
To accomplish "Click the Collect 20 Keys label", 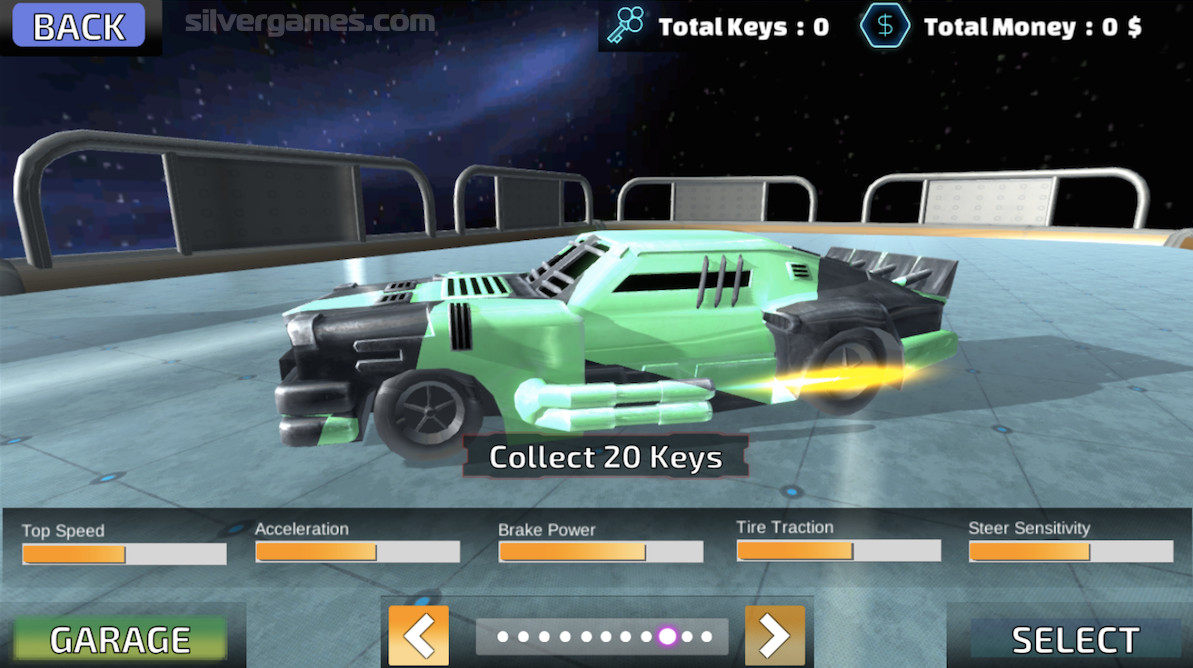I will (605, 457).
